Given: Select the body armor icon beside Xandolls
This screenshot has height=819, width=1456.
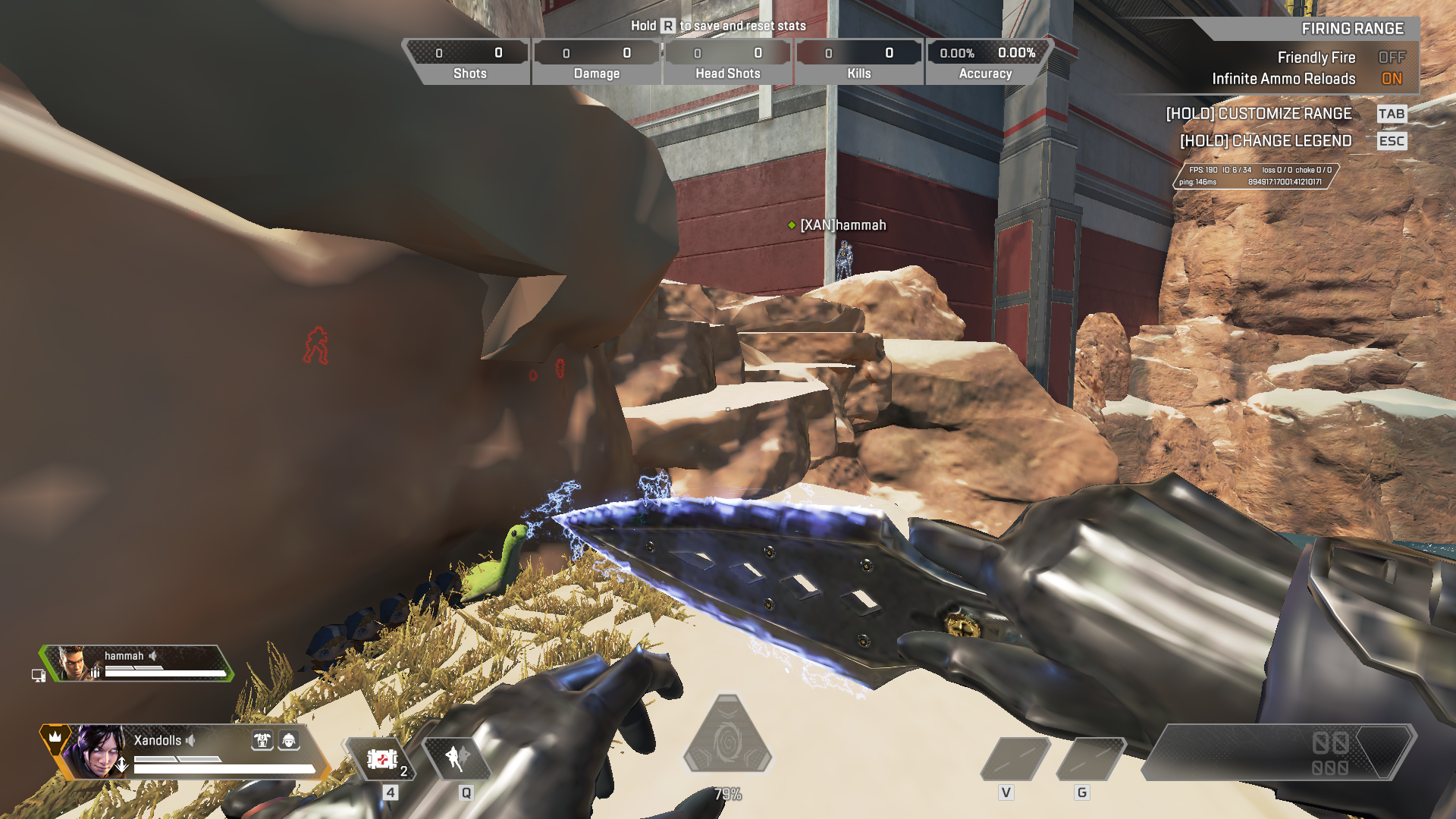Looking at the screenshot, I should coord(262,740).
